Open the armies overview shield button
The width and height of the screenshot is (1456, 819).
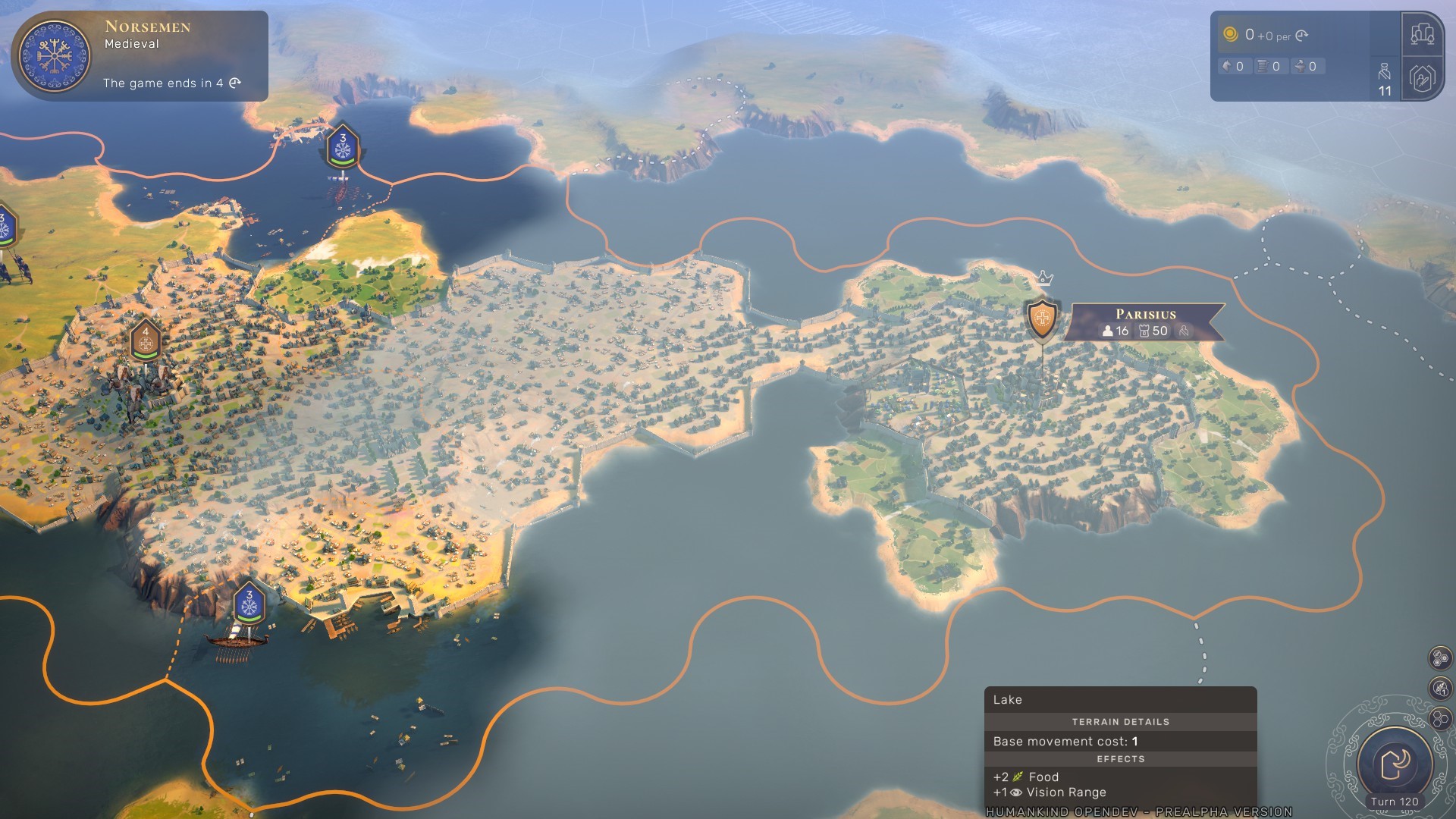pyautogui.click(x=1422, y=78)
